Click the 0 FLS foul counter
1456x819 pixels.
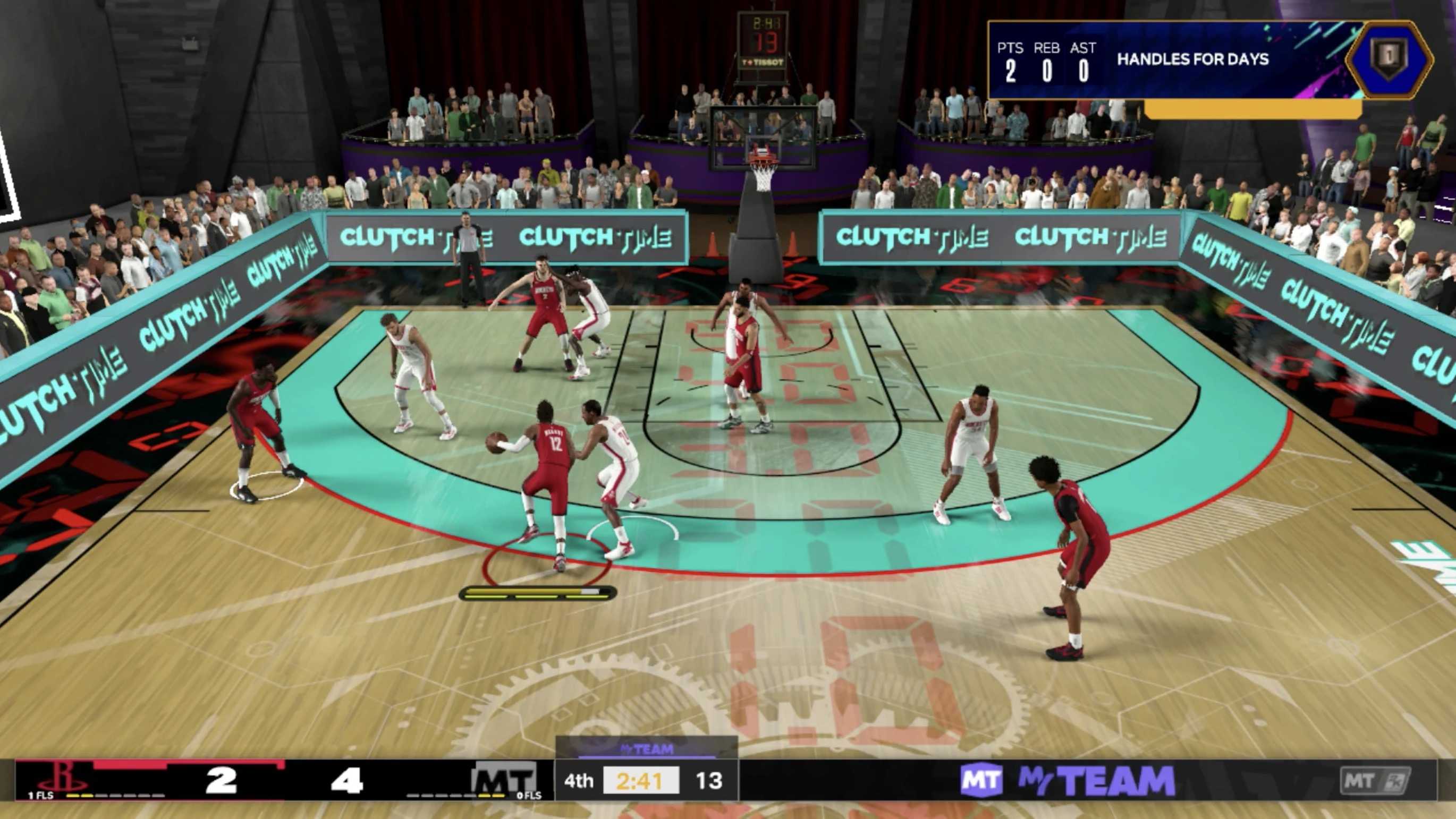[x=529, y=795]
